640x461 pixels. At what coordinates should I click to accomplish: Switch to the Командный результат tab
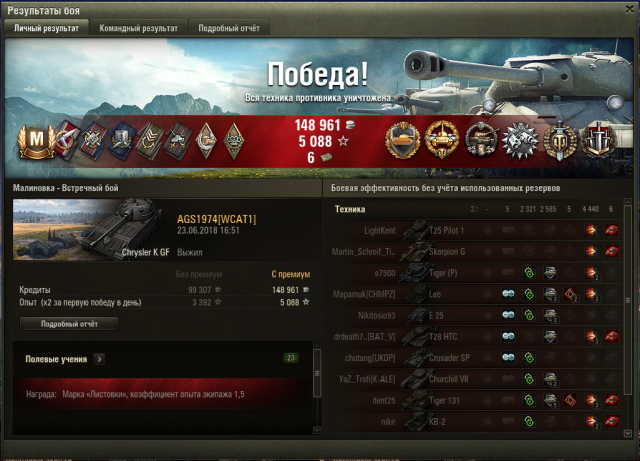pos(138,28)
